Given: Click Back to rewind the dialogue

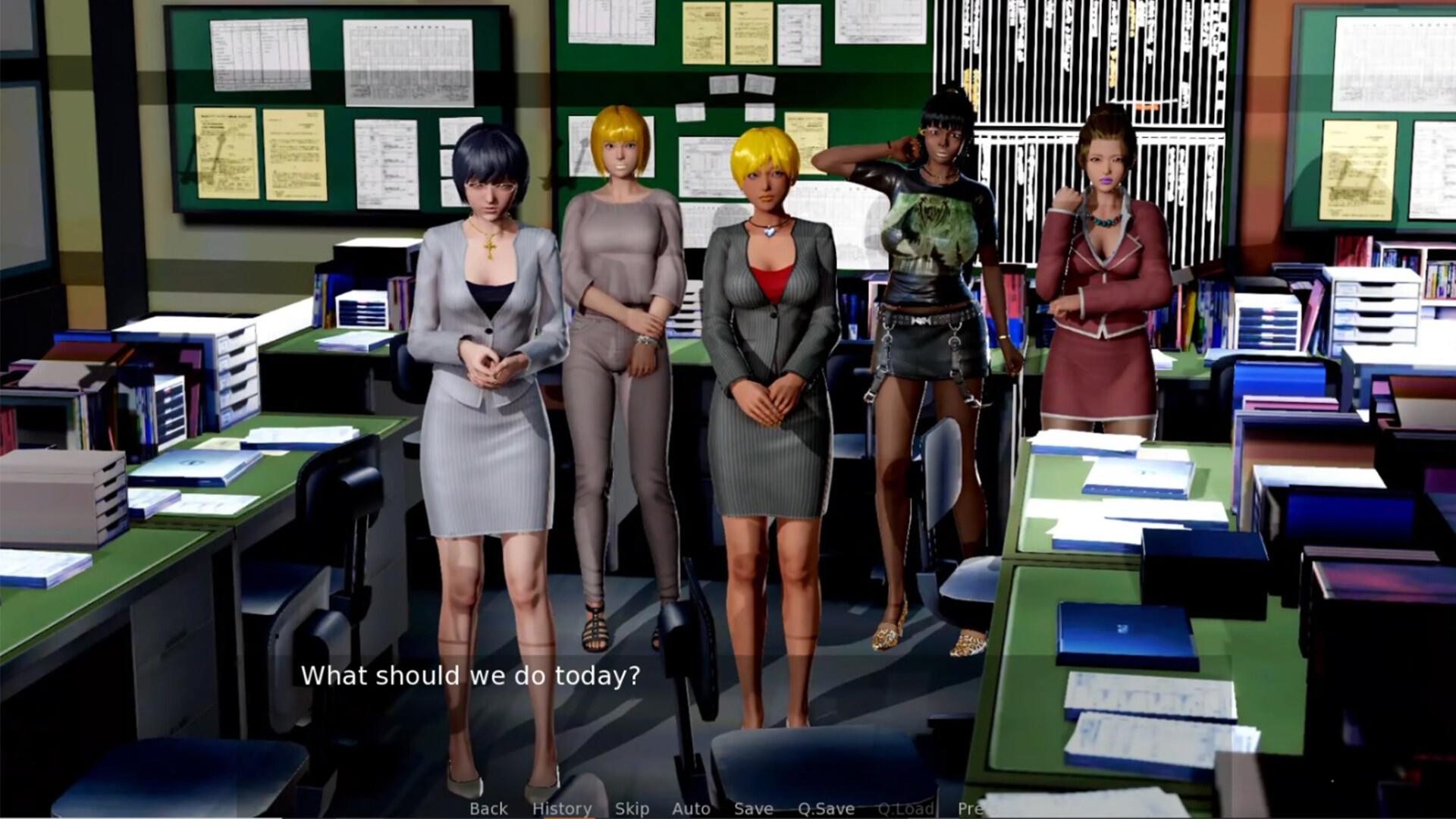Looking at the screenshot, I should 488,808.
